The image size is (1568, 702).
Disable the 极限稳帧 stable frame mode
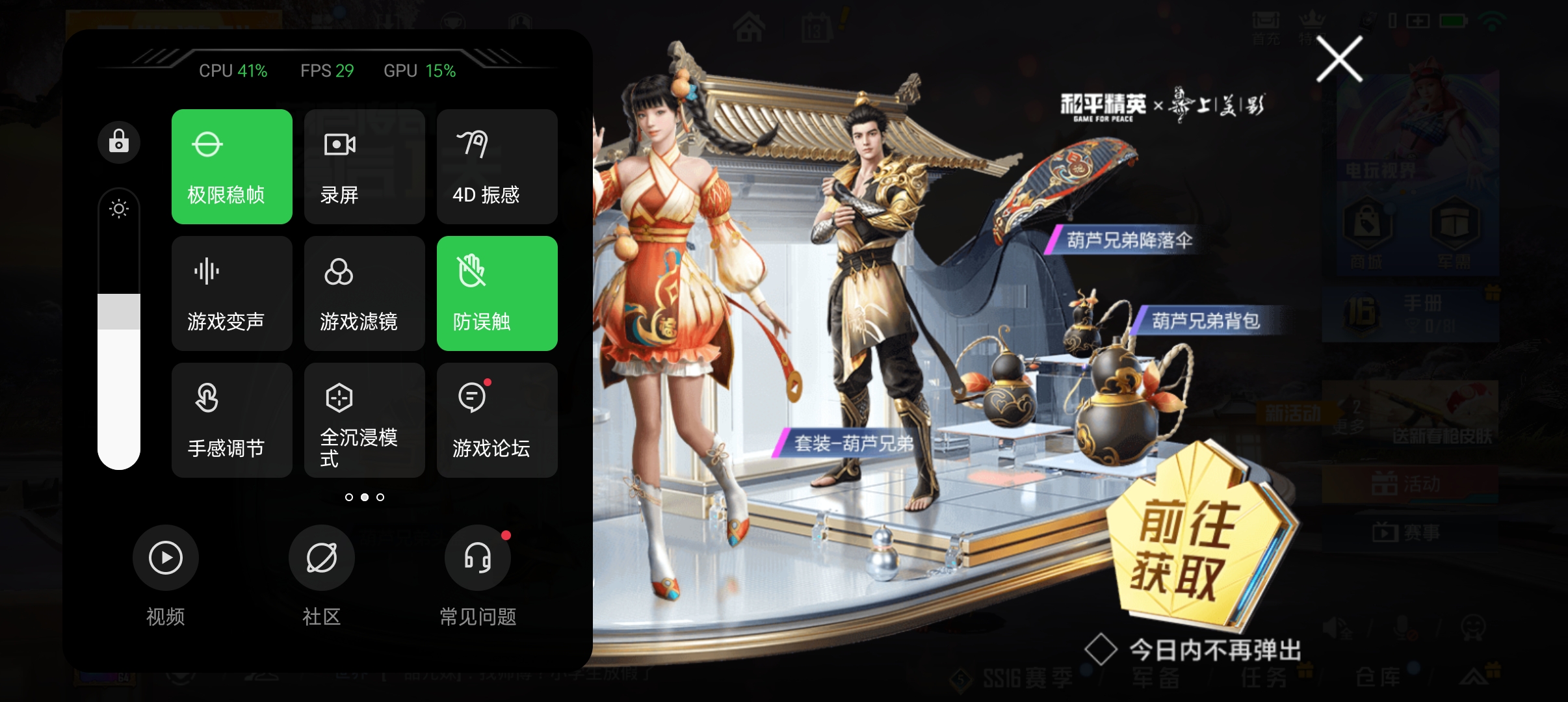tap(232, 166)
